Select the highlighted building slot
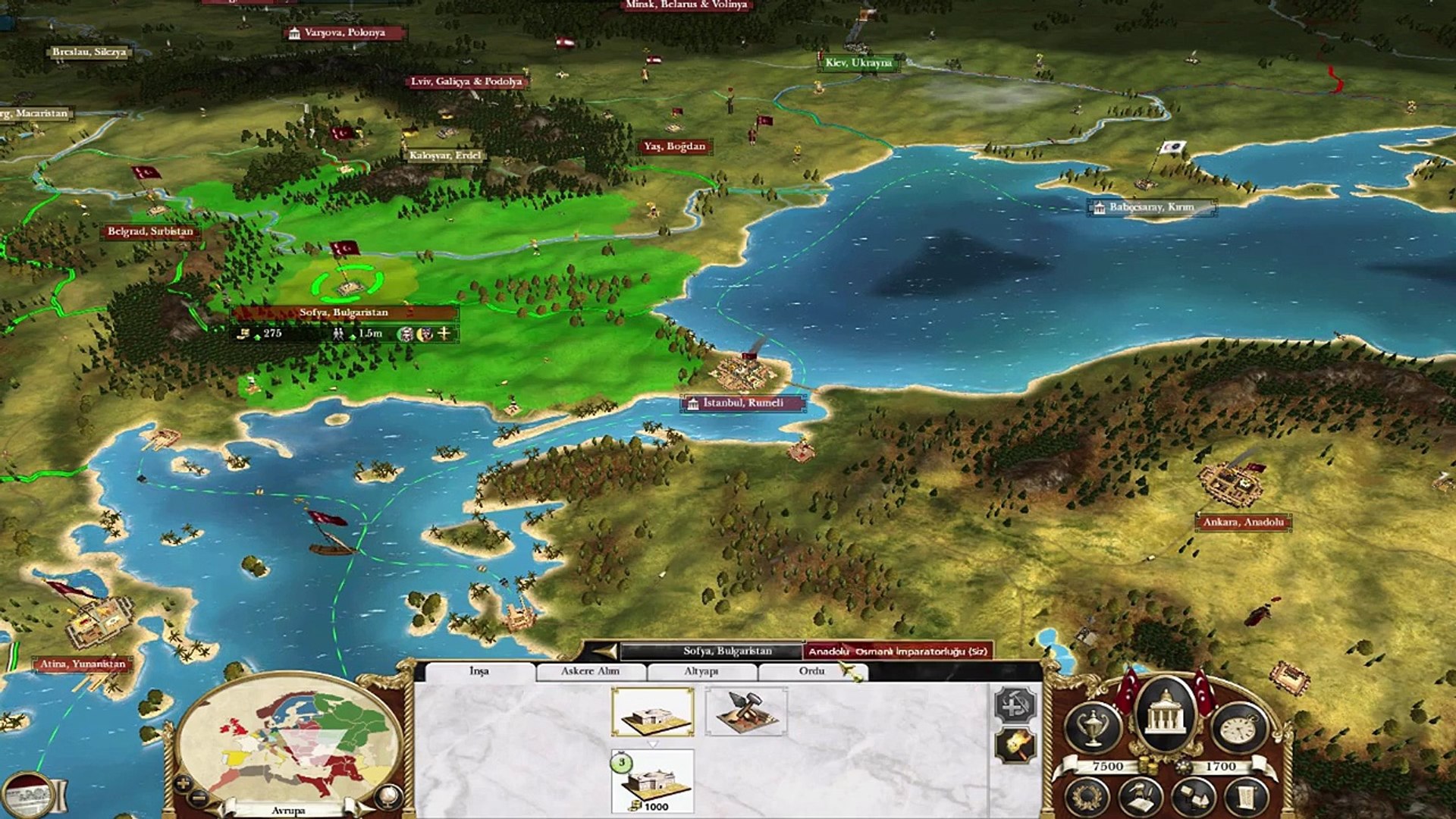The image size is (1456, 819). click(652, 712)
